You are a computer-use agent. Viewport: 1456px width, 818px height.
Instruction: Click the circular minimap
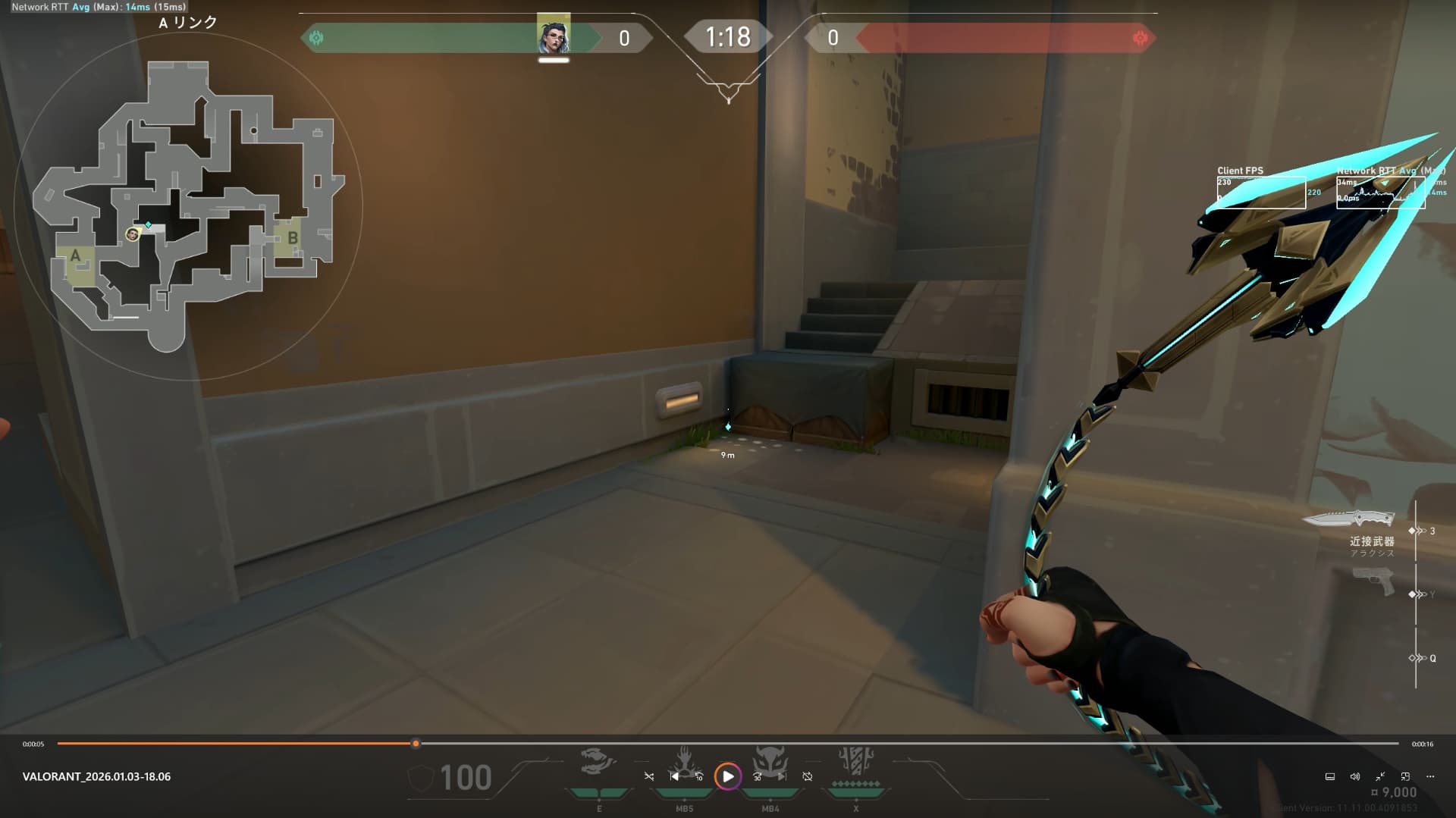point(188,205)
